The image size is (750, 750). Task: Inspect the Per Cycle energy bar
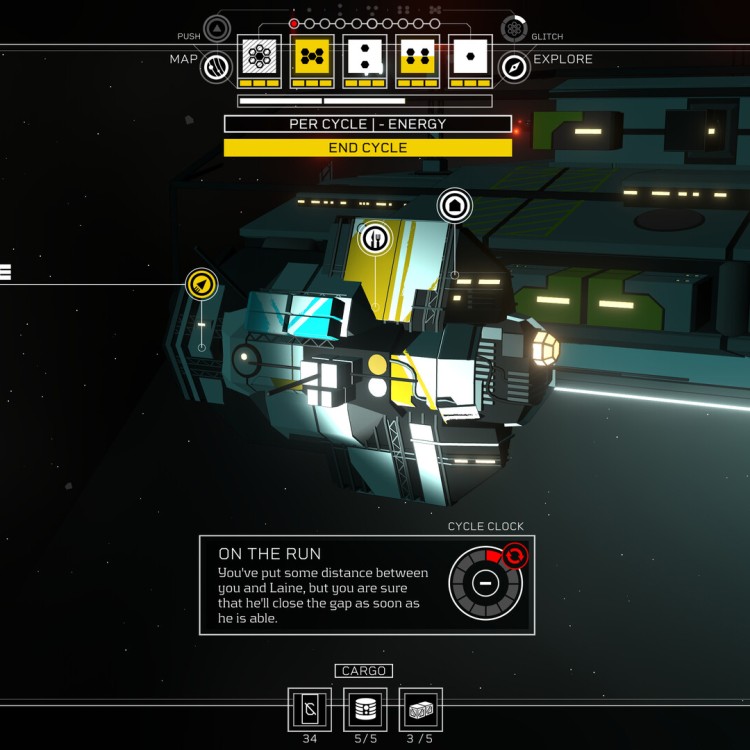pos(367,124)
